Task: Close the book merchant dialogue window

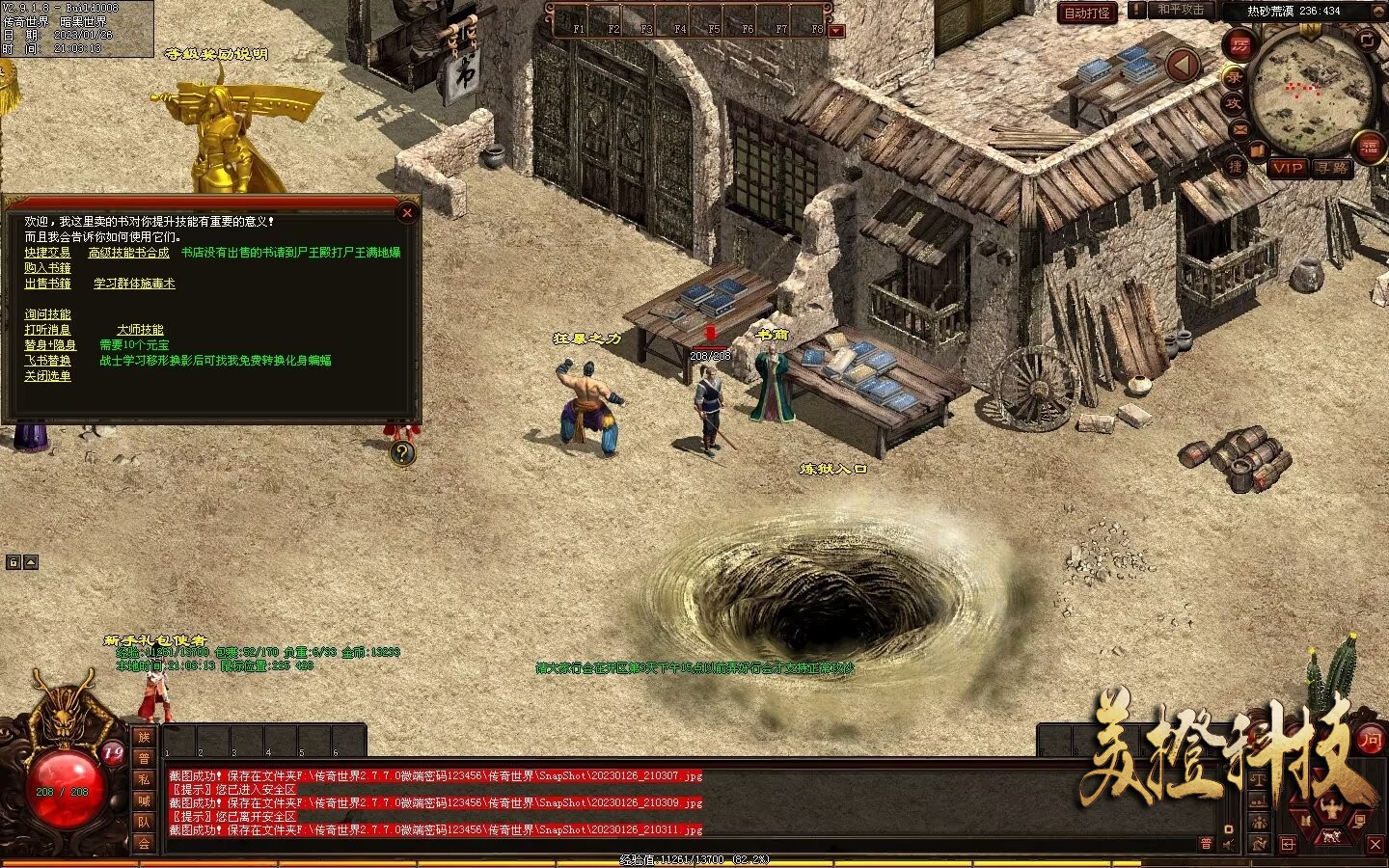Action: 407,213
